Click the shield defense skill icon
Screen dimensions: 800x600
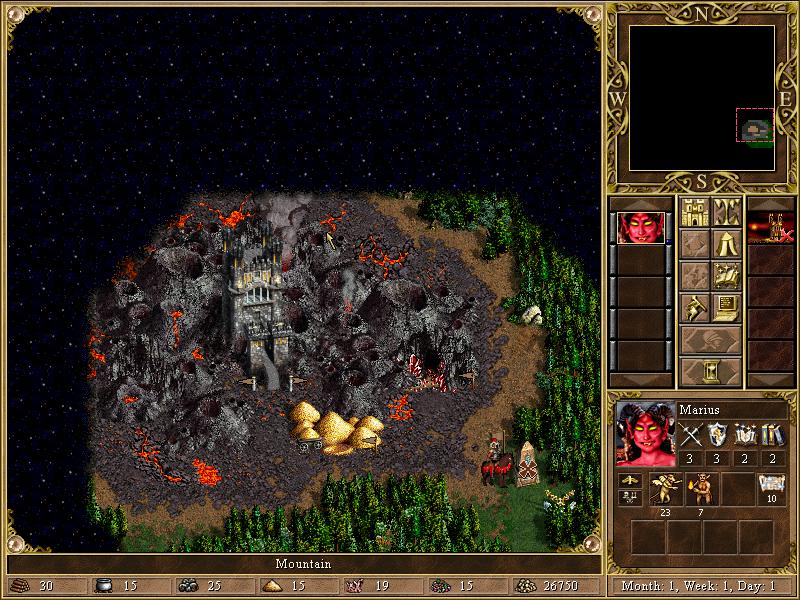point(718,435)
